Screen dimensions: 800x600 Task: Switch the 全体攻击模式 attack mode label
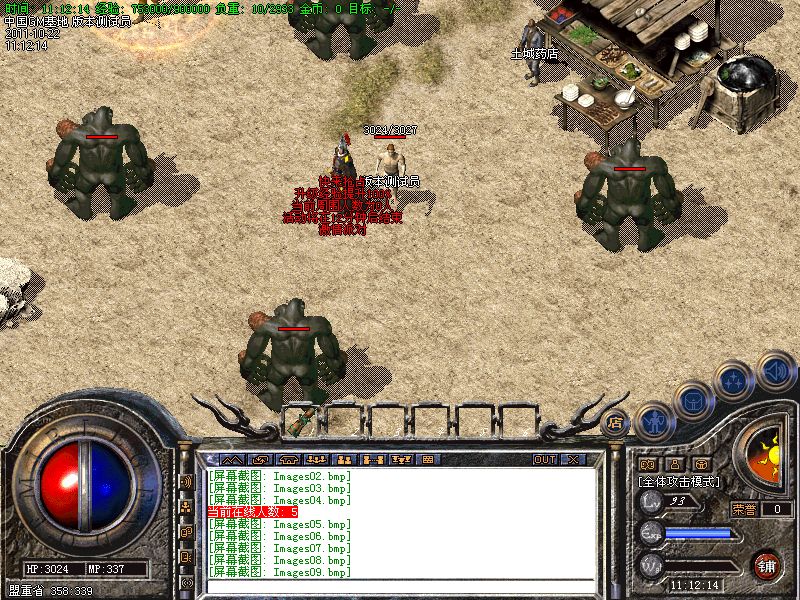point(679,481)
